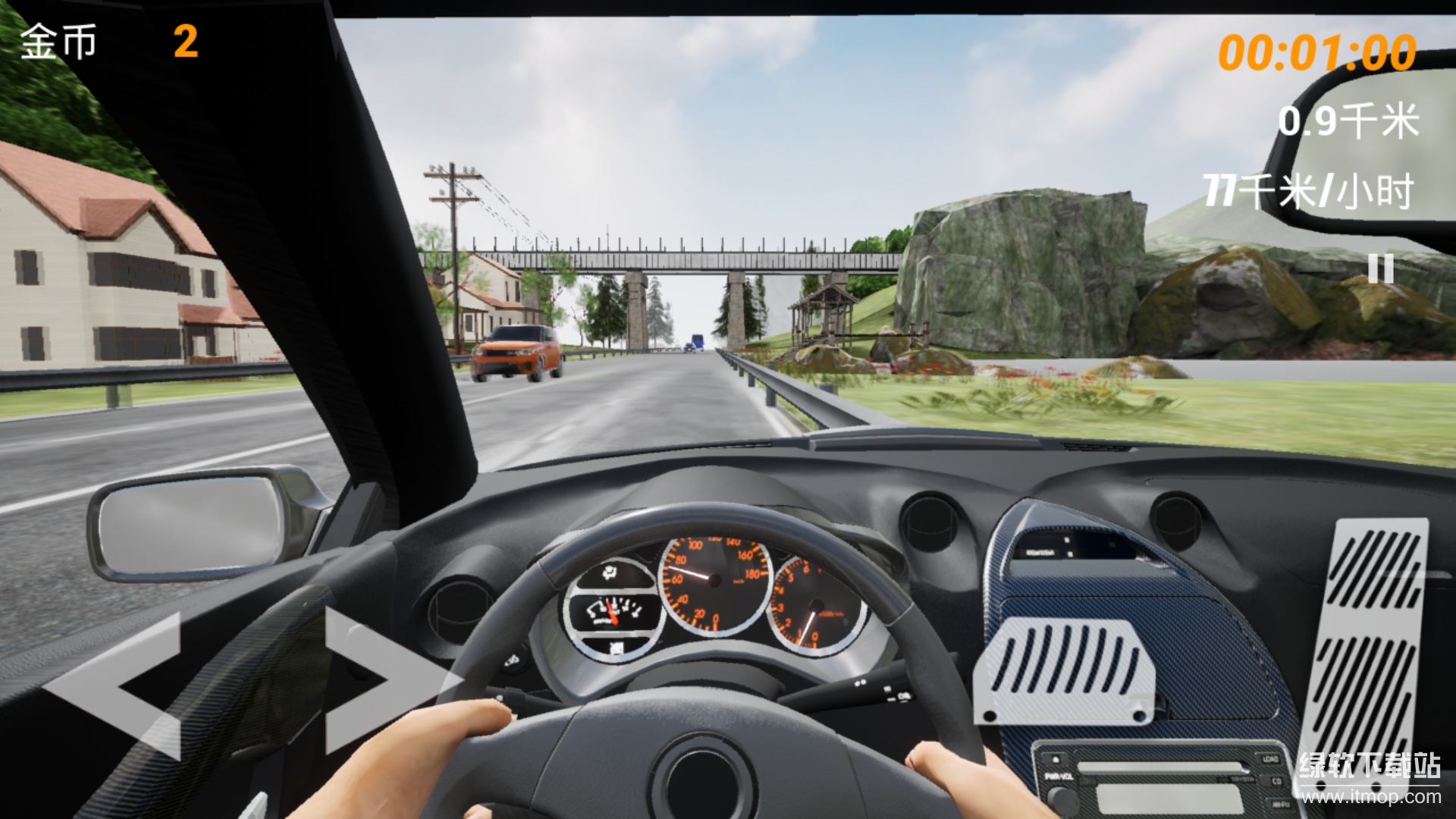This screenshot has height=819, width=1456.
Task: Tap the wide brake pedal
Action: tap(1065, 671)
